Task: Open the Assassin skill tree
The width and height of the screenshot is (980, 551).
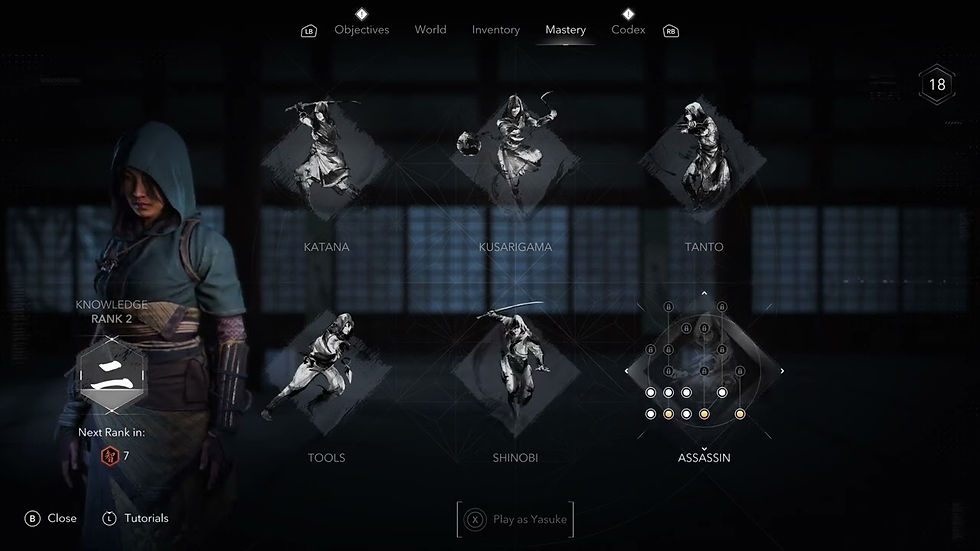Action: pyautogui.click(x=704, y=372)
